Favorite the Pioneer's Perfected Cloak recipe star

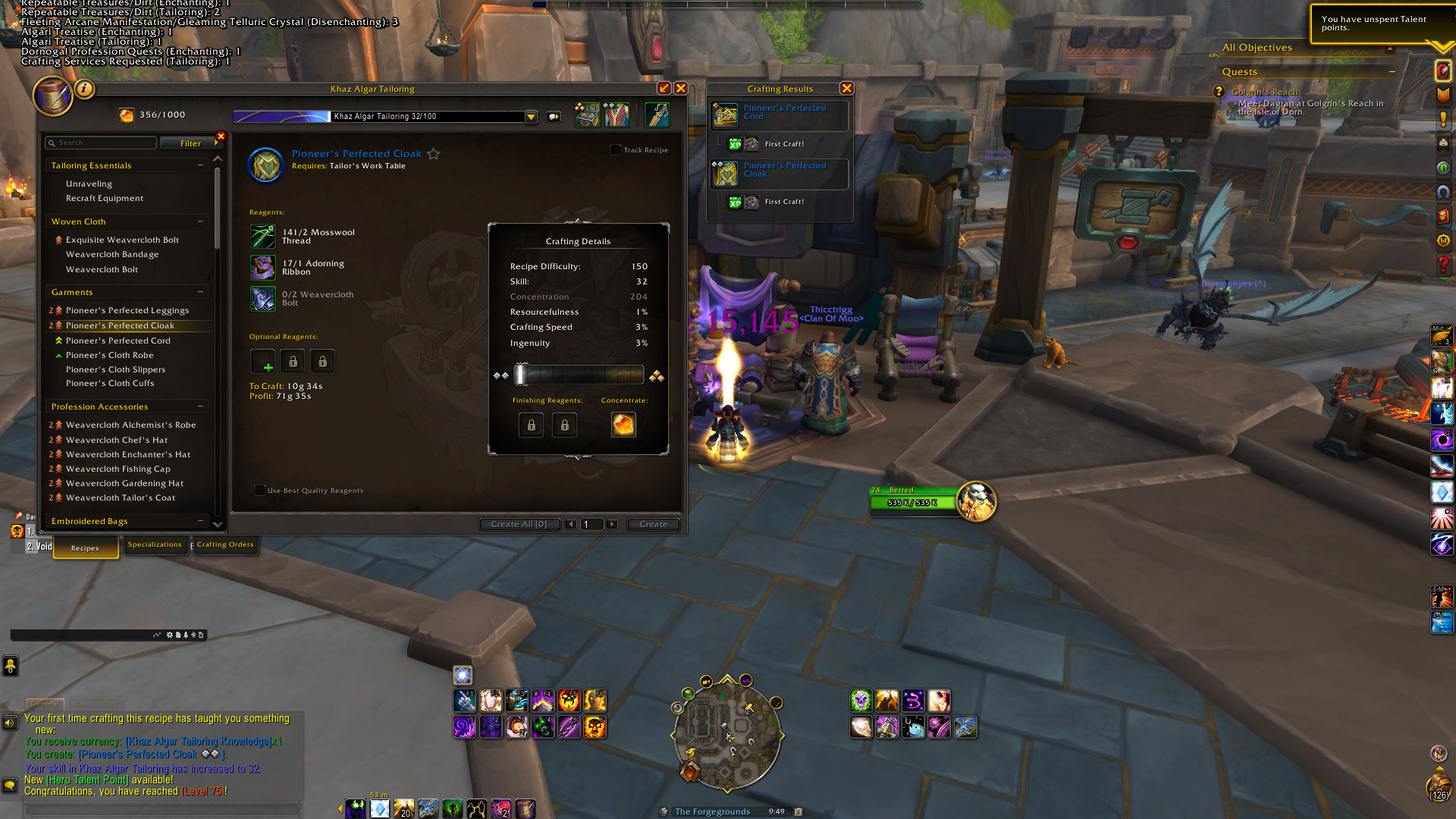point(434,154)
